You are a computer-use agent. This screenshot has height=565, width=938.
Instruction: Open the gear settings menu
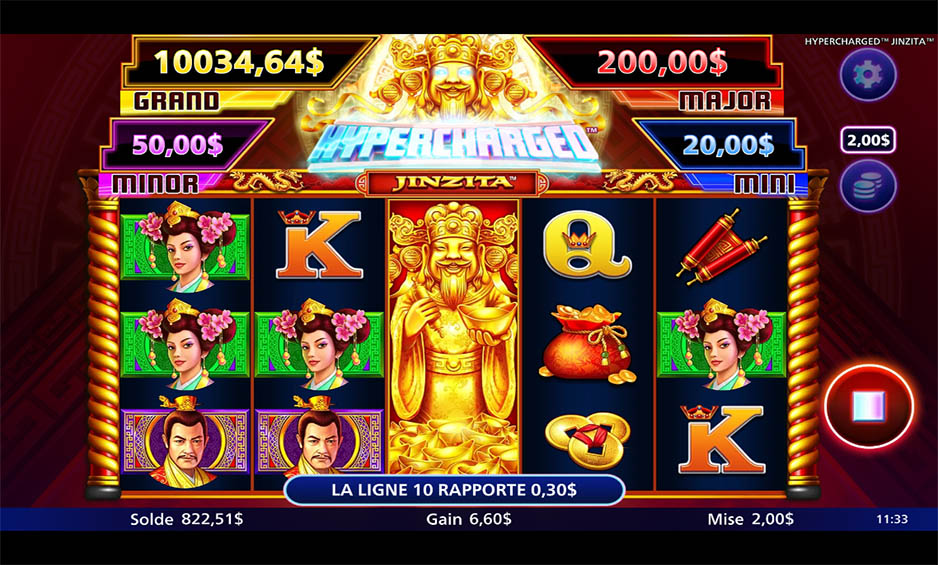[867, 75]
